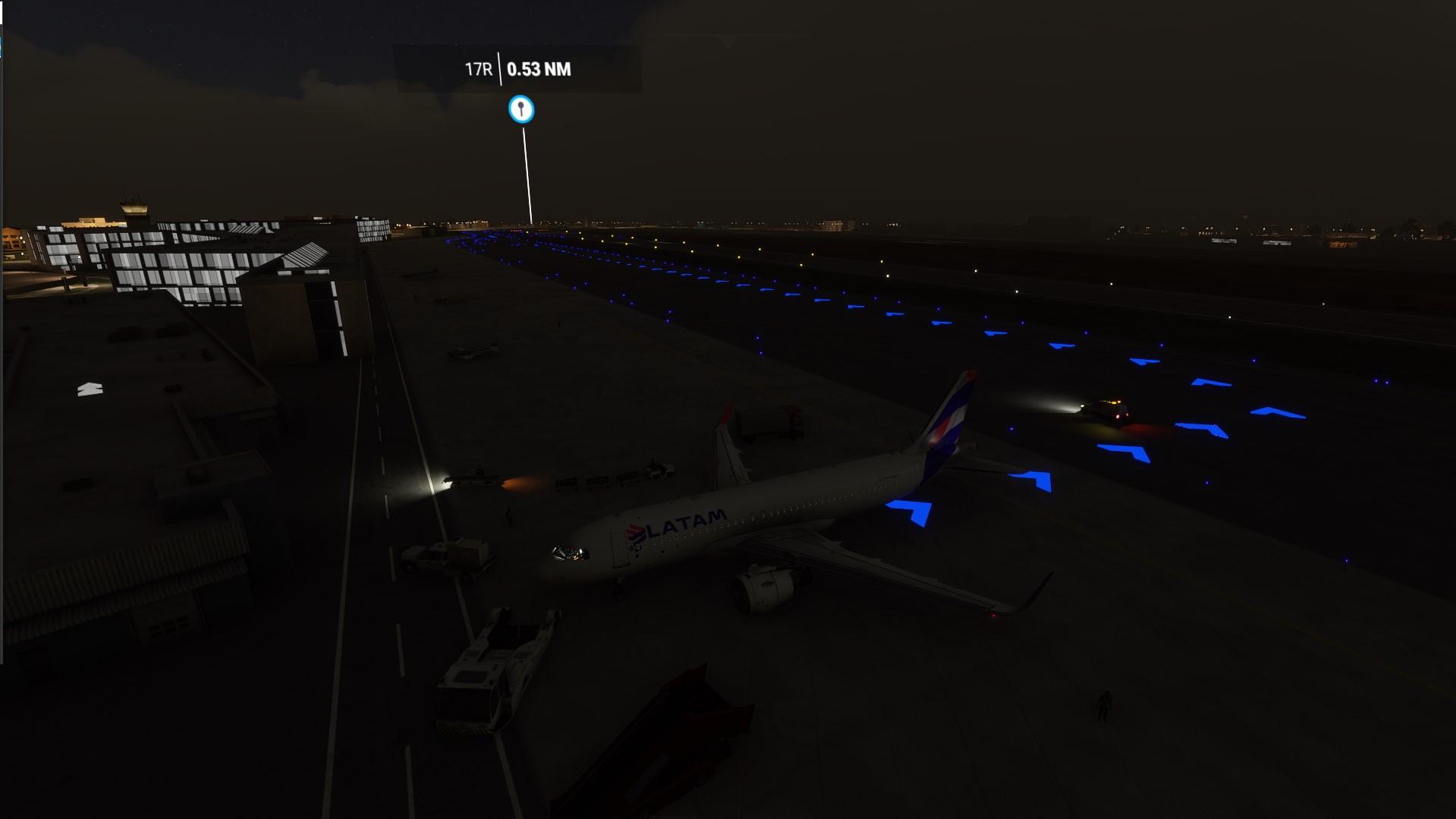Select the 17R runway label in the banner

pos(478,68)
